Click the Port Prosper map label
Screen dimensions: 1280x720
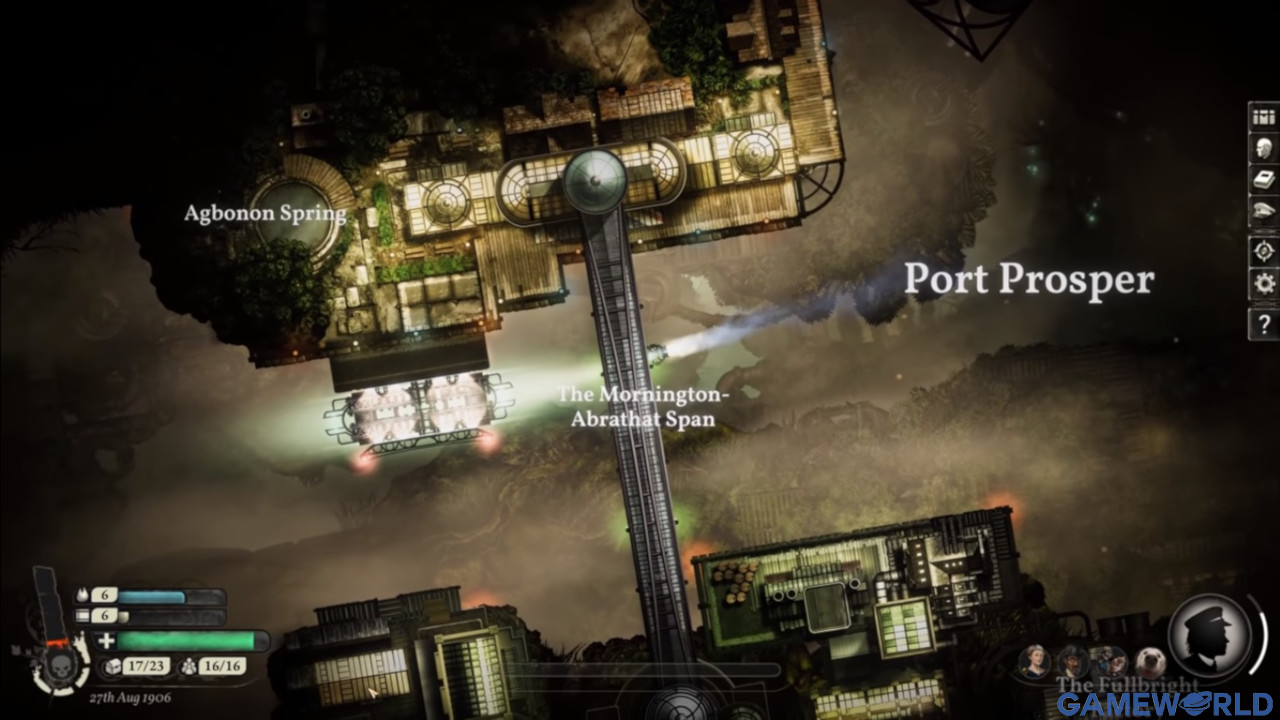click(1030, 281)
